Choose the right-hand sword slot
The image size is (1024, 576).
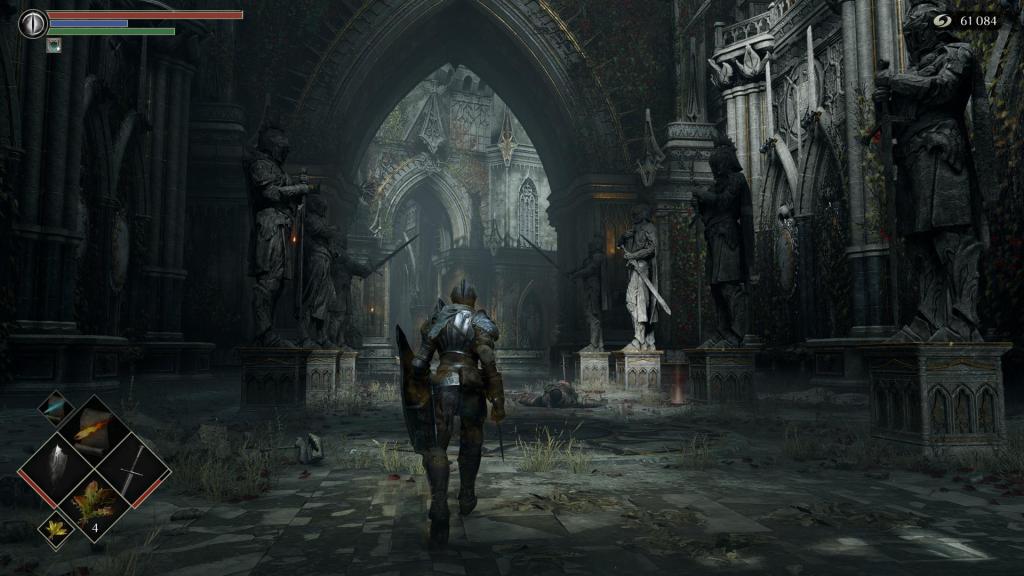click(x=132, y=468)
